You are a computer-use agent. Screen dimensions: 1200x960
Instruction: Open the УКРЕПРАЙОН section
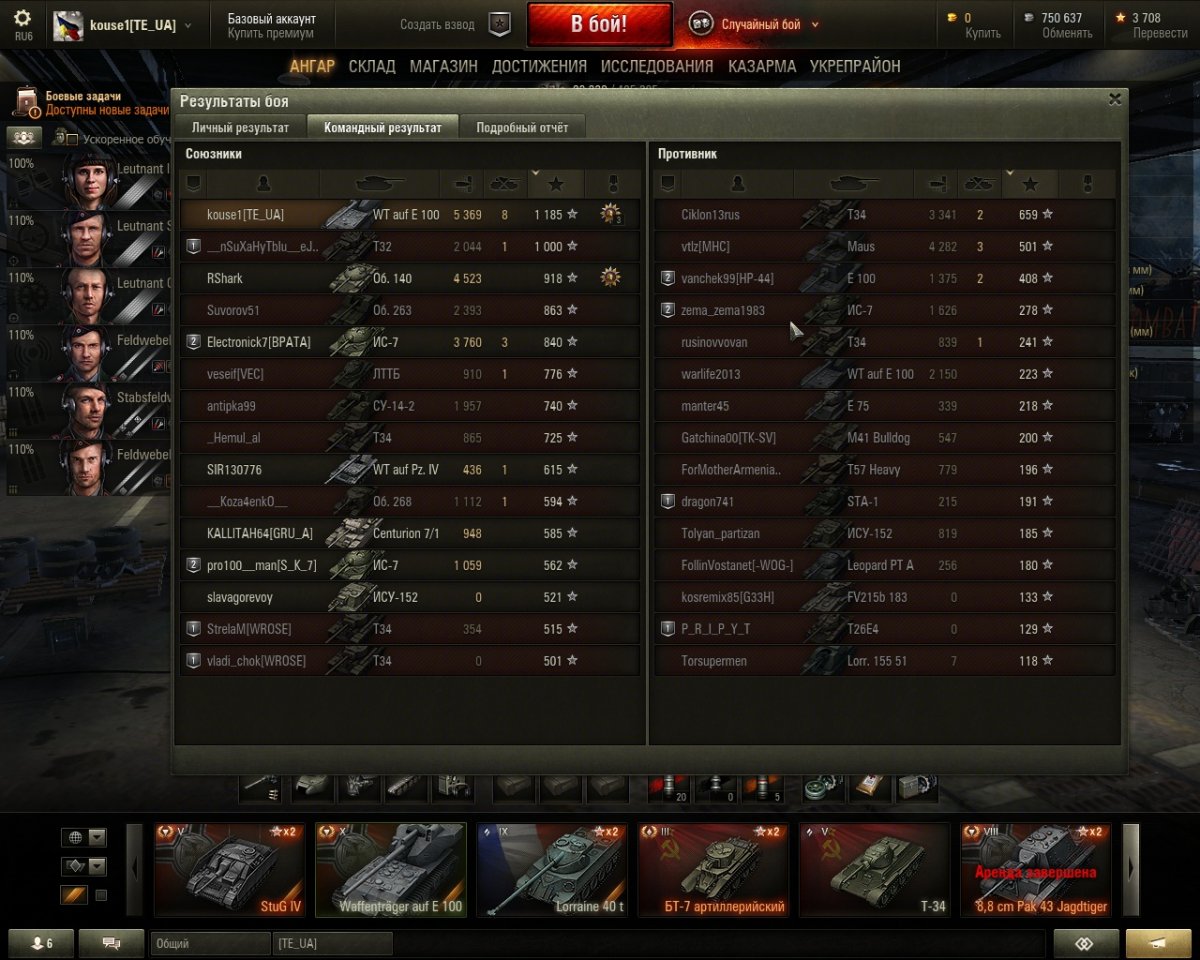(x=855, y=67)
